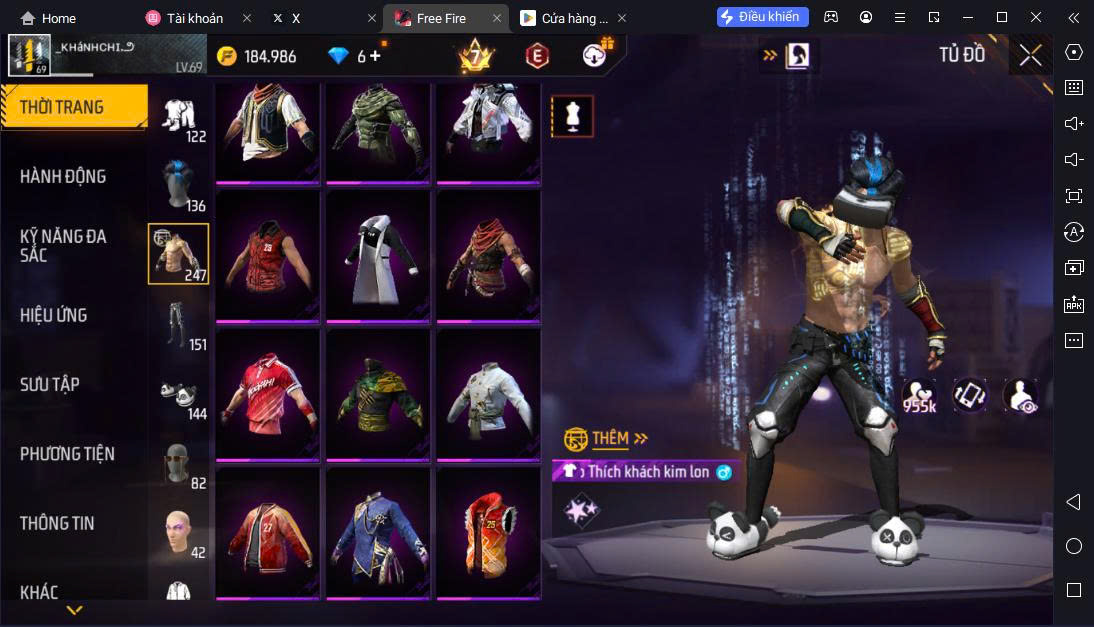Equip the red vest numbered 25
The image size is (1094, 627).
tap(488, 532)
